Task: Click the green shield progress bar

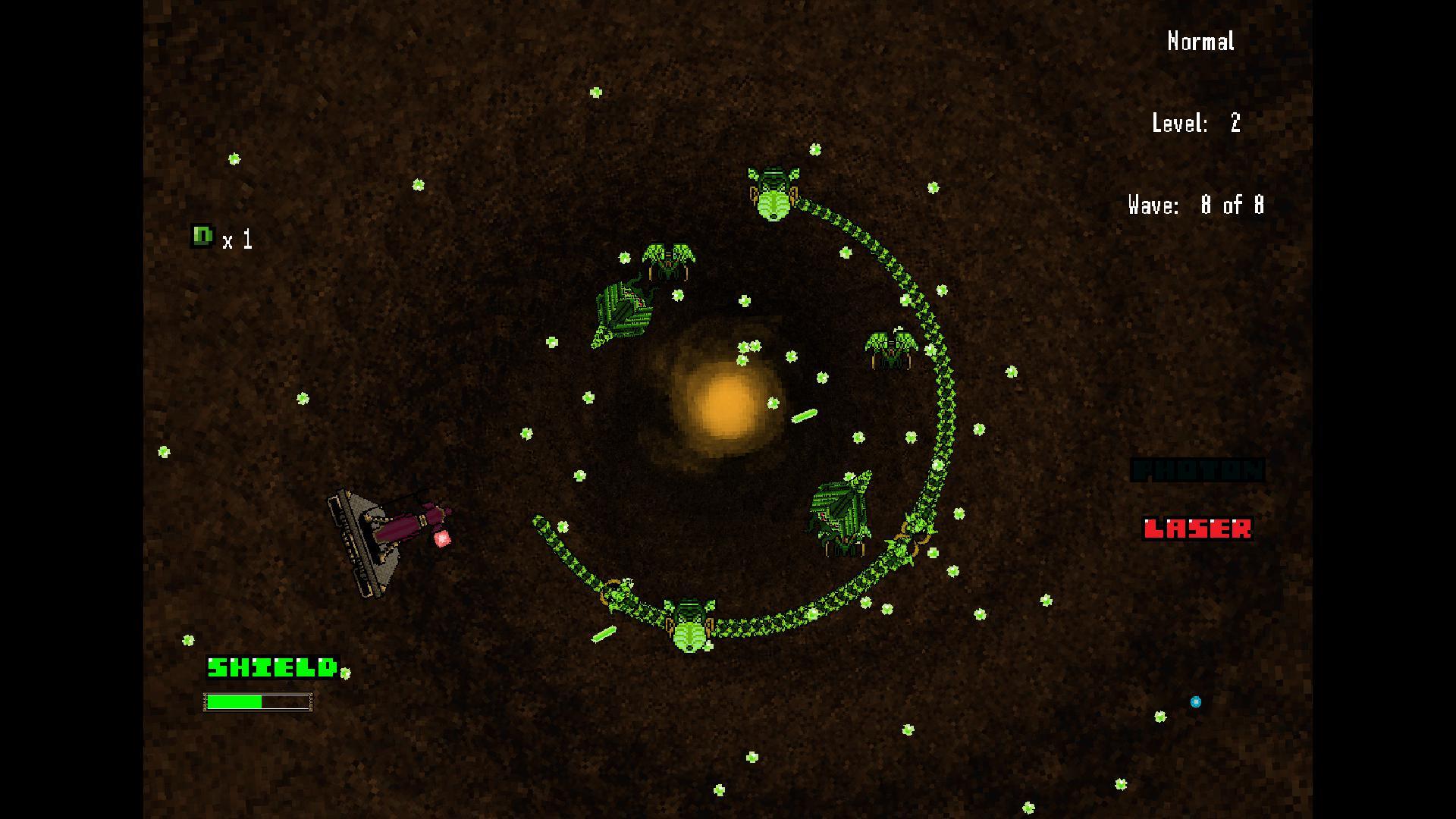Action: click(235, 702)
